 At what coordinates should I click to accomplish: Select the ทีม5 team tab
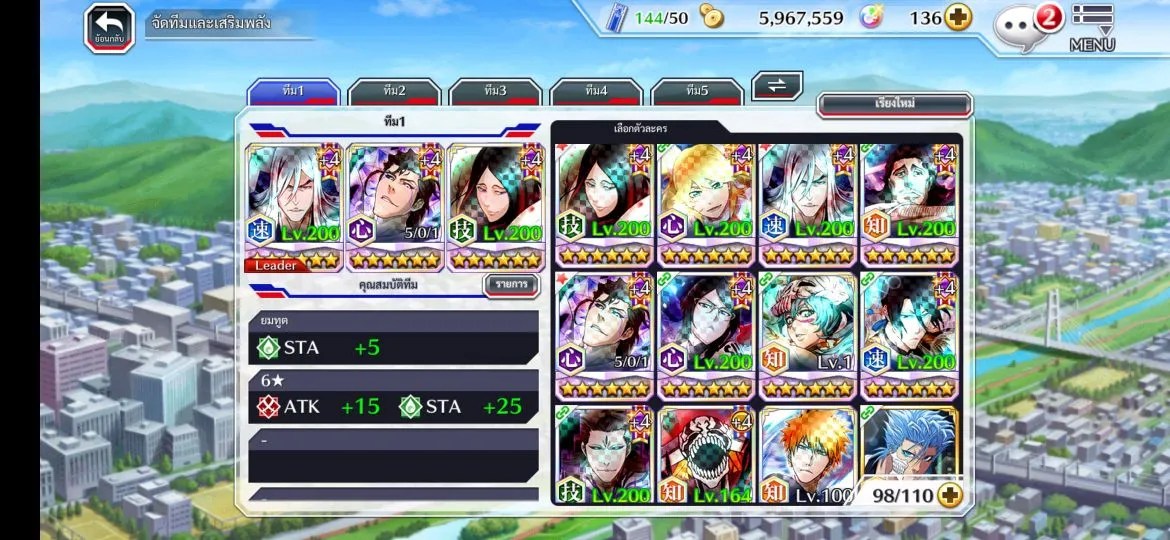pyautogui.click(x=697, y=92)
